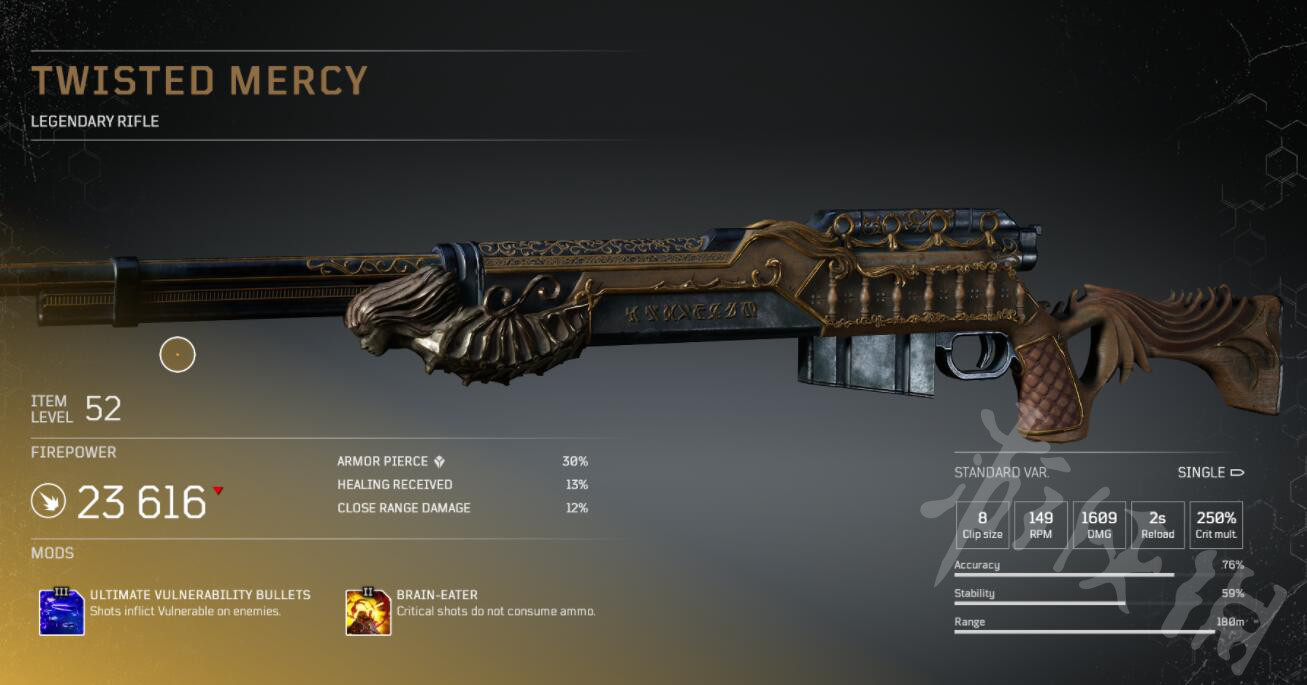1307x685 pixels.
Task: Select the Brain-Eater mod icon
Action: point(368,611)
